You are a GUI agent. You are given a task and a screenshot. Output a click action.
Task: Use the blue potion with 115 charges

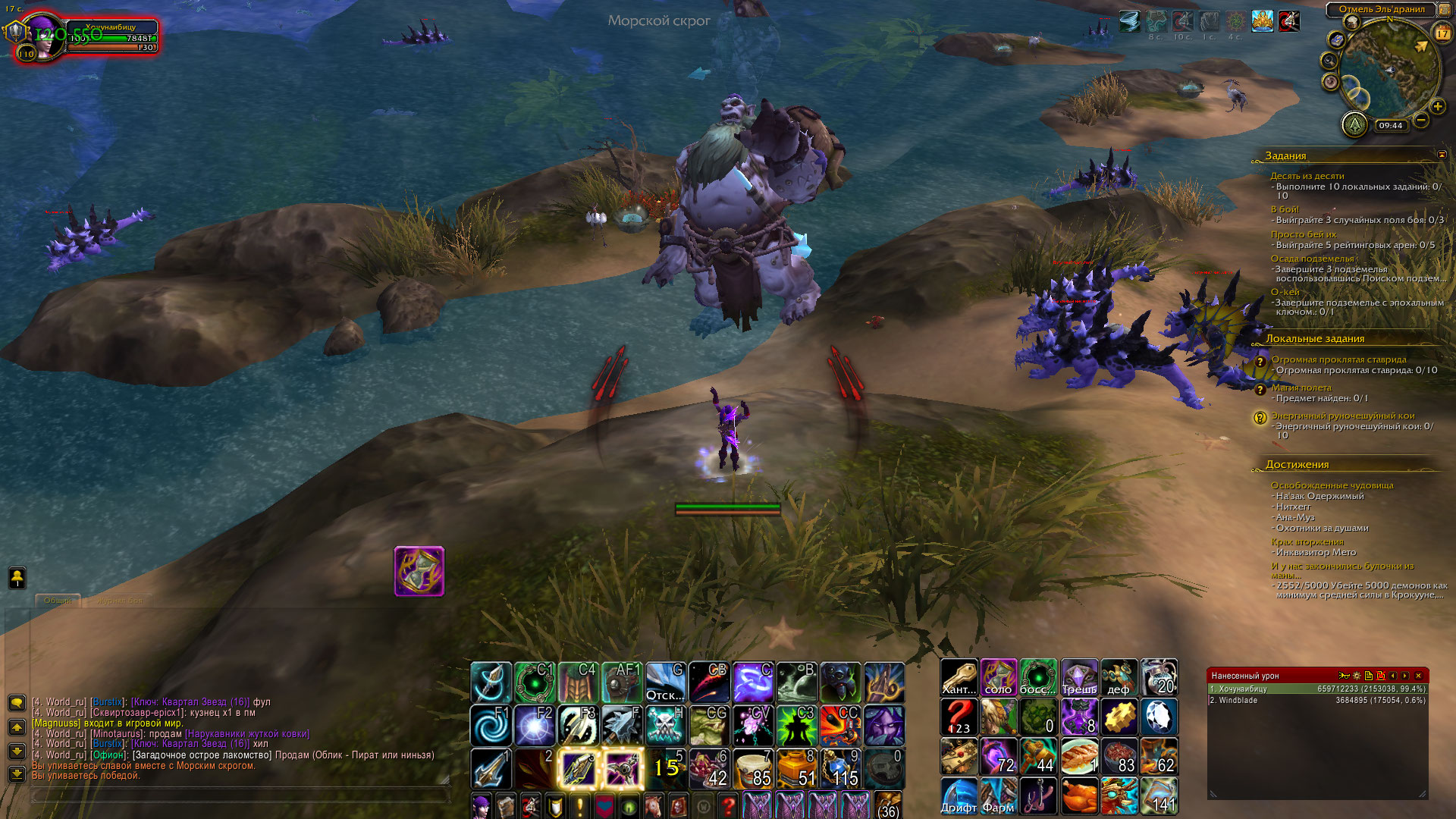click(840, 768)
